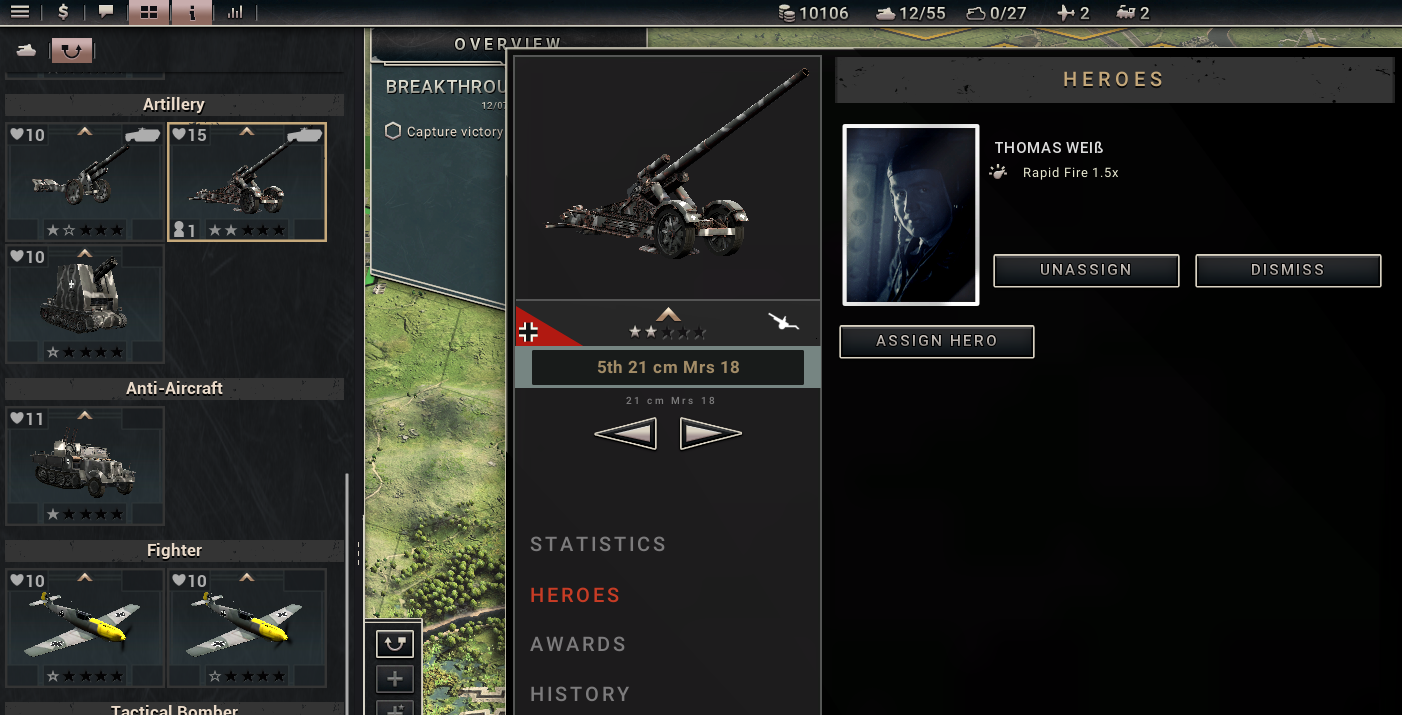Select the anti-aircraft halftrack unit card
This screenshot has height=715, width=1402.
[x=85, y=466]
